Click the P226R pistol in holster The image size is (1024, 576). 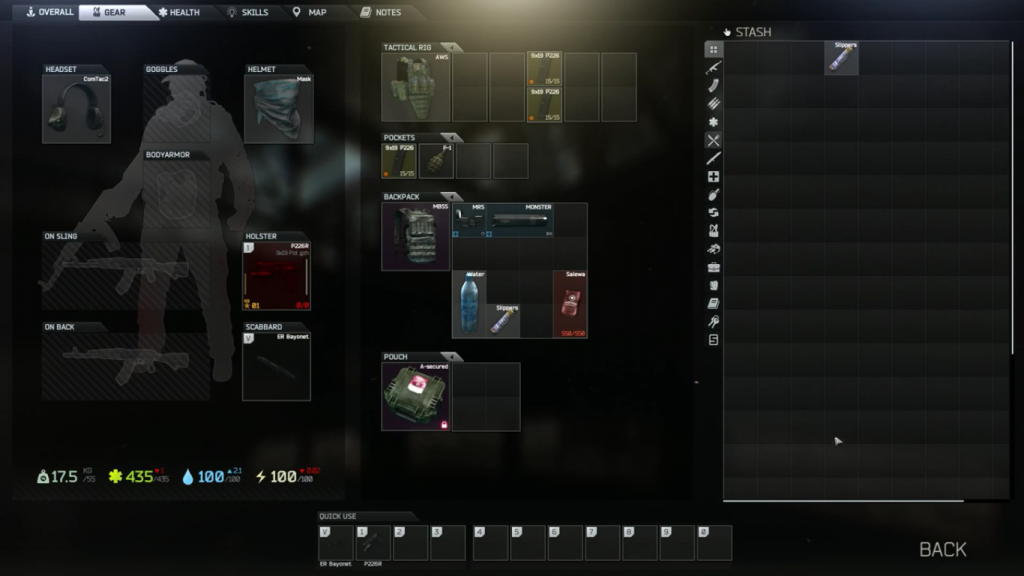pyautogui.click(x=276, y=277)
